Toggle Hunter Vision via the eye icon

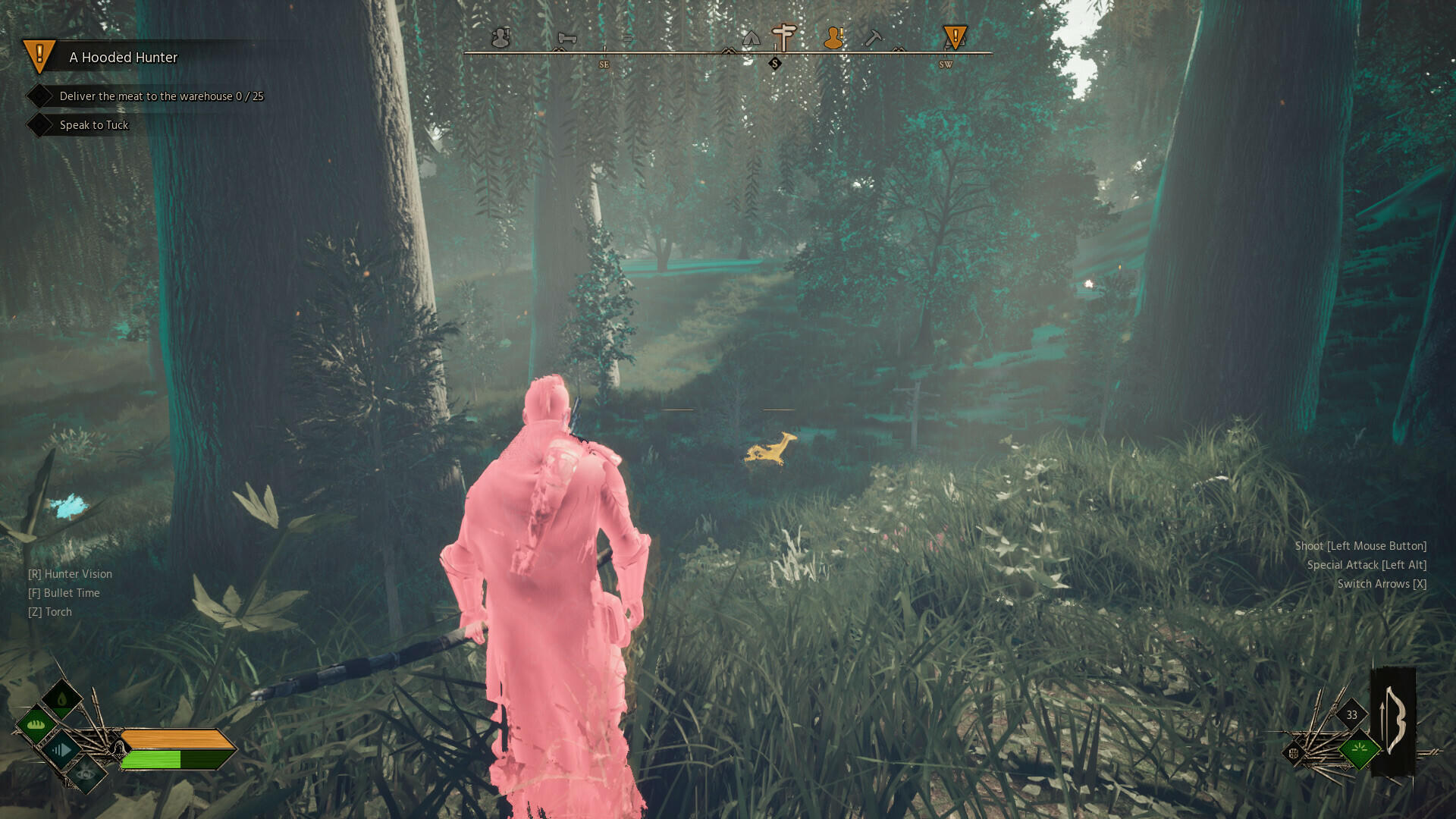86,775
